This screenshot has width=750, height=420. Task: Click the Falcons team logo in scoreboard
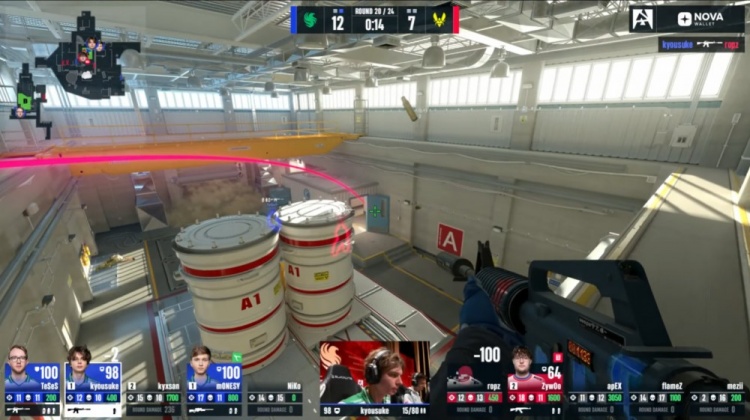click(310, 19)
